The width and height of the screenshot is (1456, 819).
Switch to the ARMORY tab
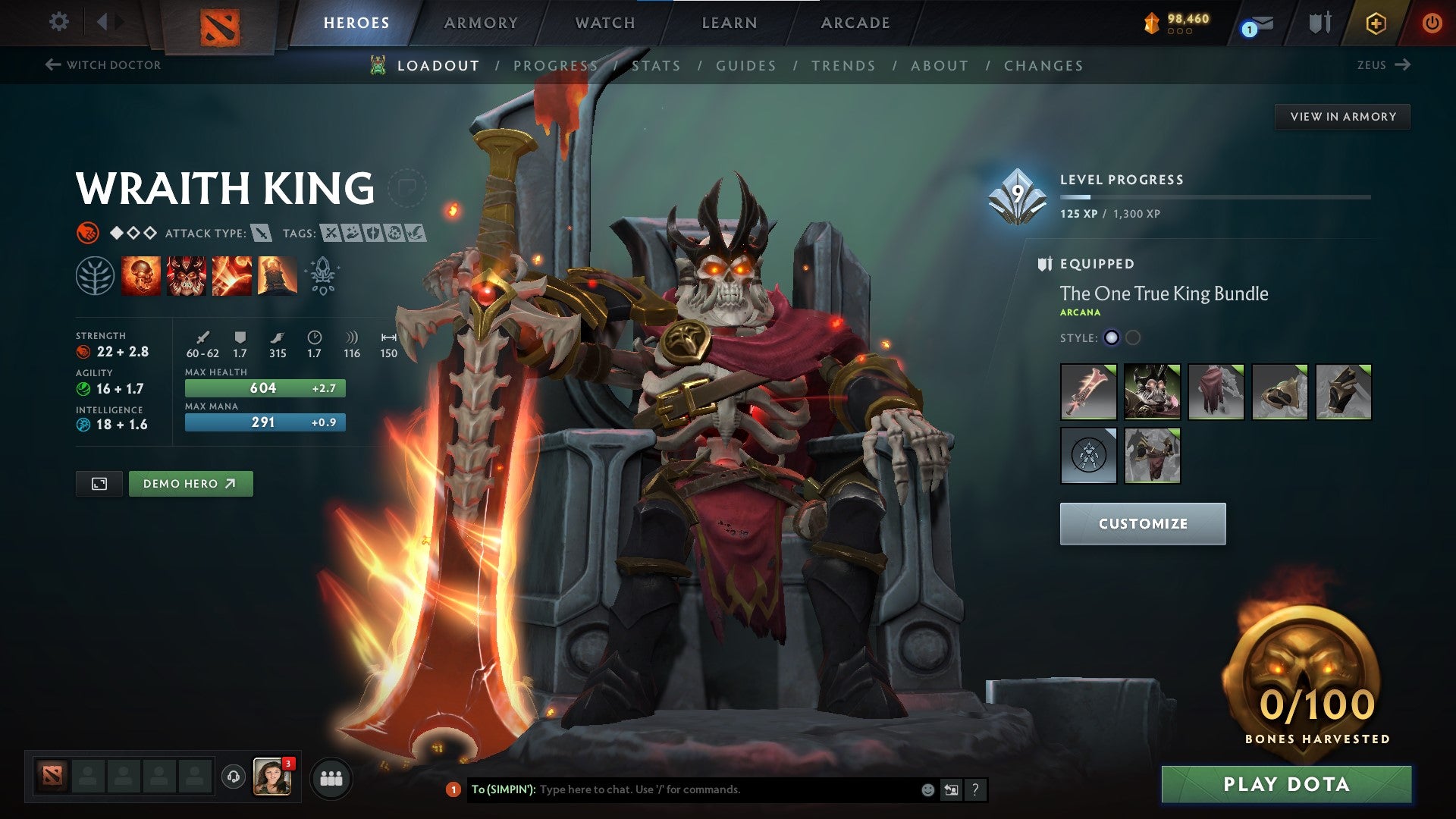coord(481,23)
